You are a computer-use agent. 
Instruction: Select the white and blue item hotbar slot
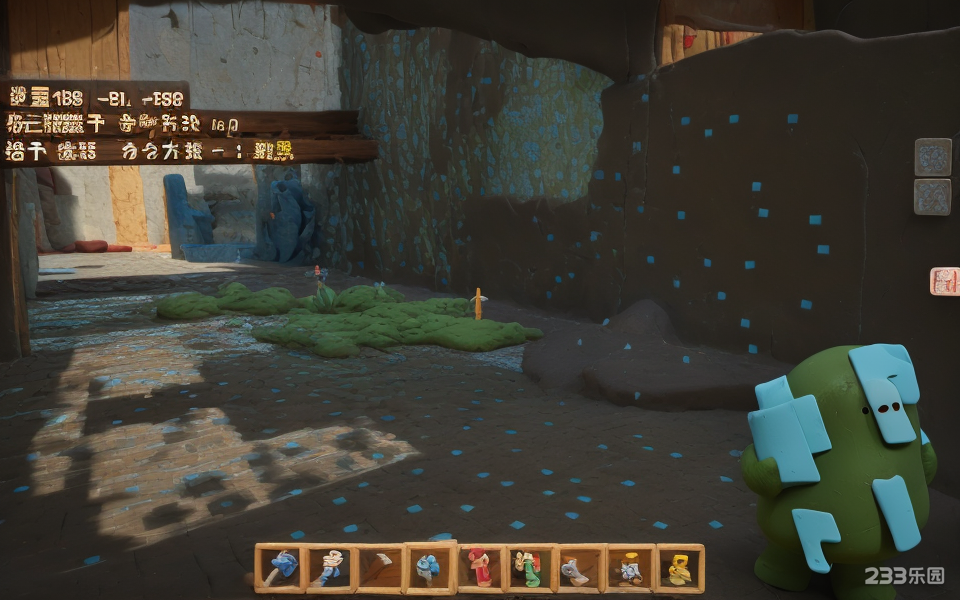(x=329, y=568)
